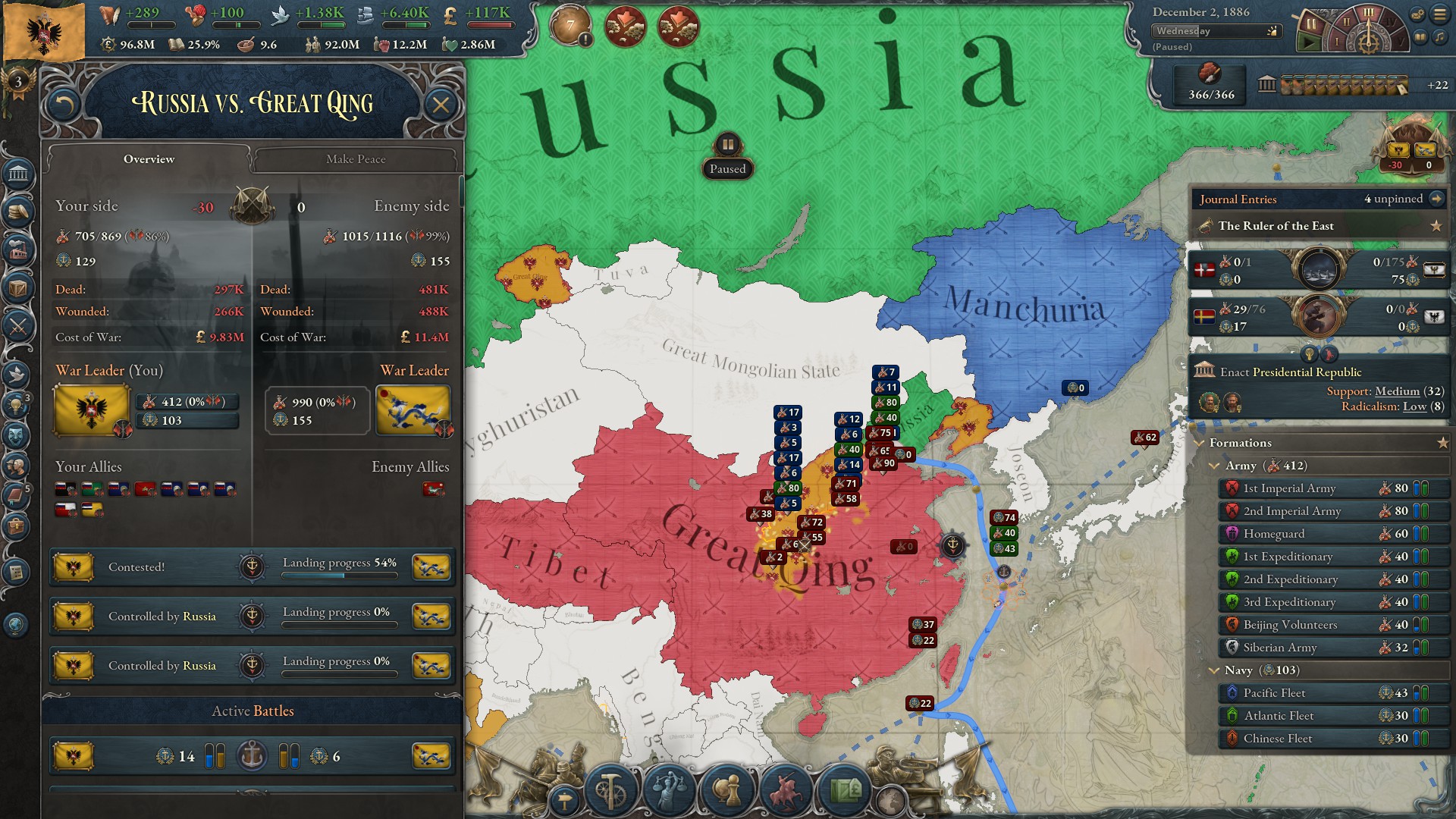Click the 54% Landing progress bar
Screen dimensions: 1456x819
340,575
